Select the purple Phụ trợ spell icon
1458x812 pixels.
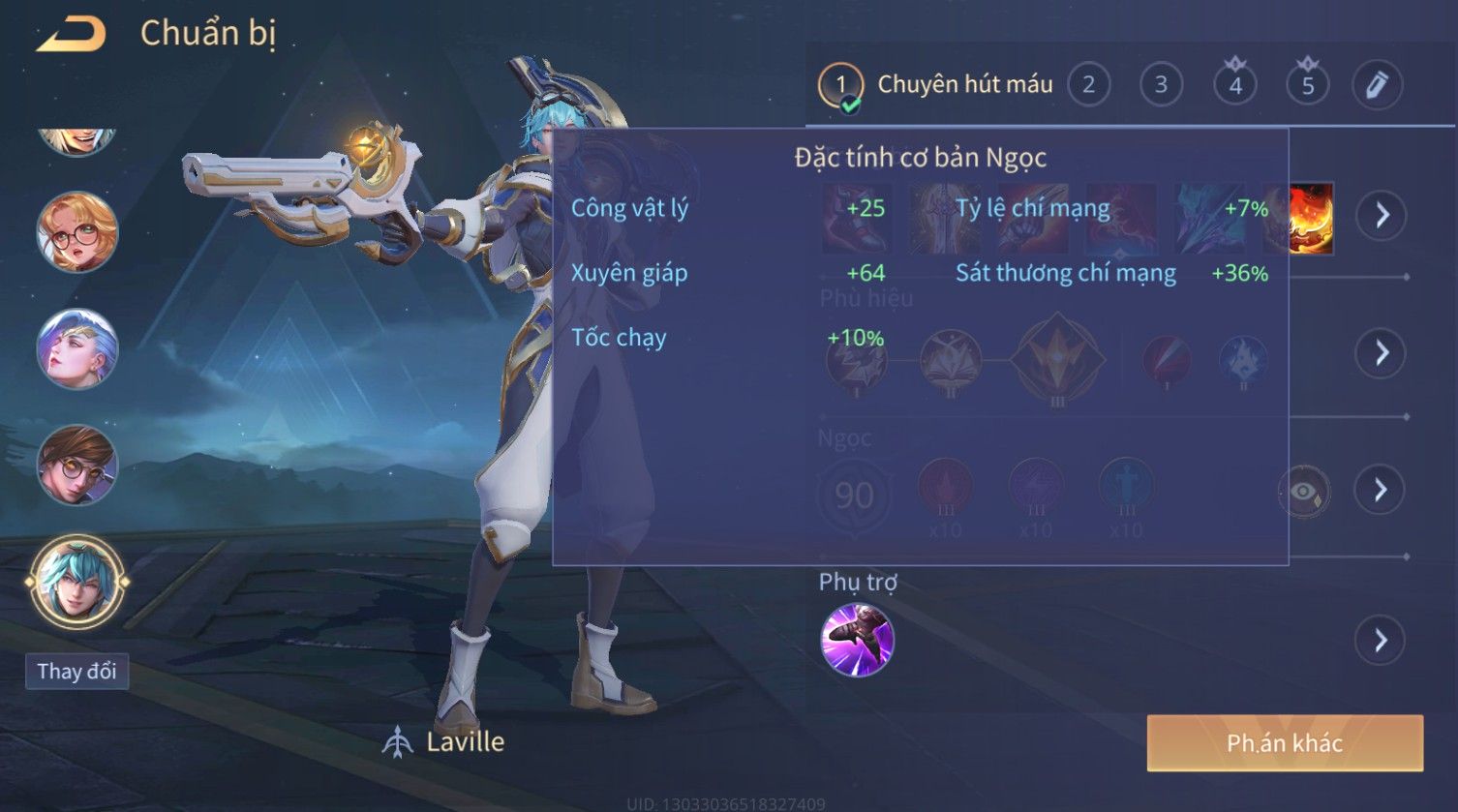pyautogui.click(x=857, y=640)
